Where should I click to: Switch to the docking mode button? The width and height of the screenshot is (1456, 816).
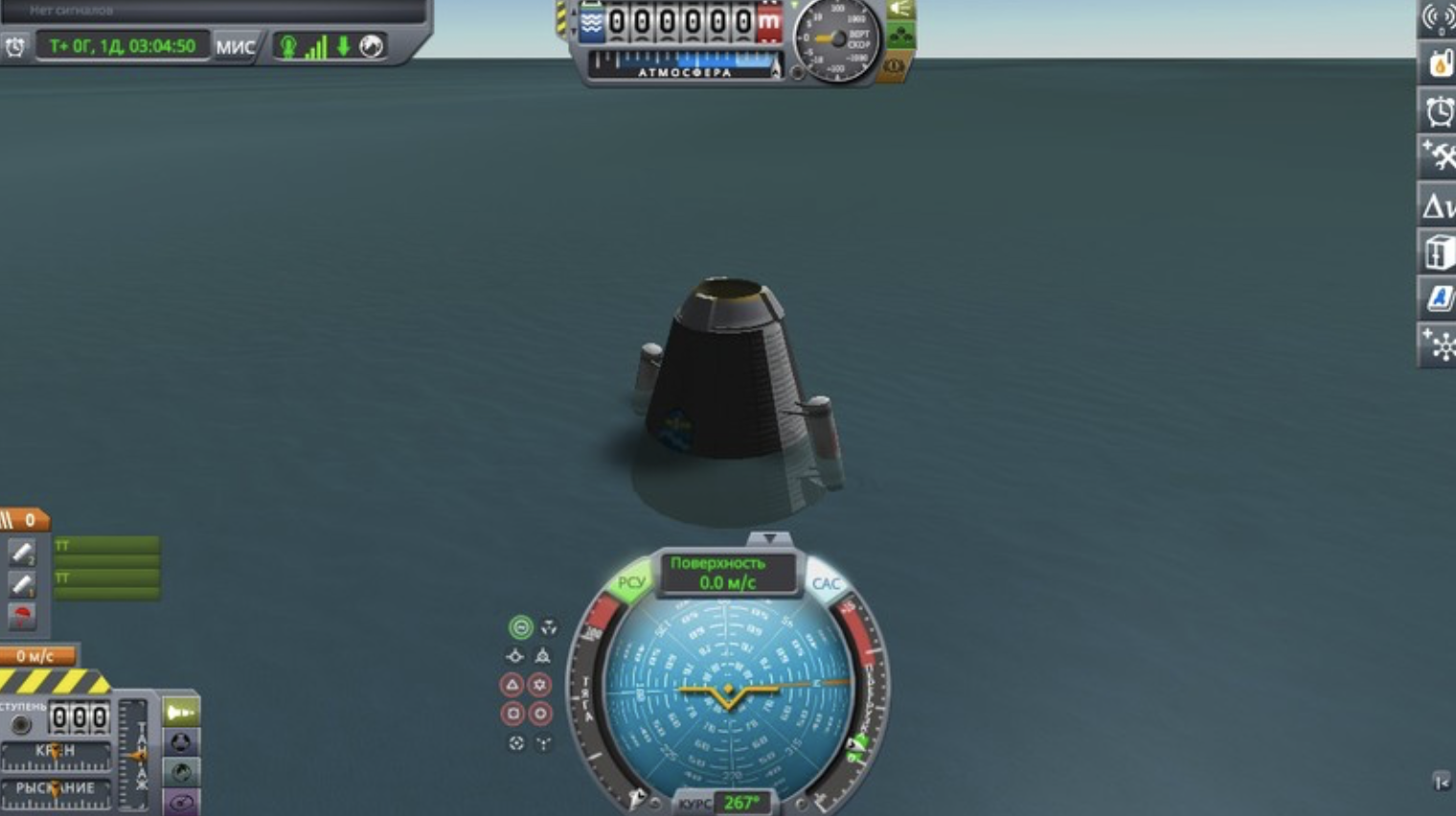point(181,742)
